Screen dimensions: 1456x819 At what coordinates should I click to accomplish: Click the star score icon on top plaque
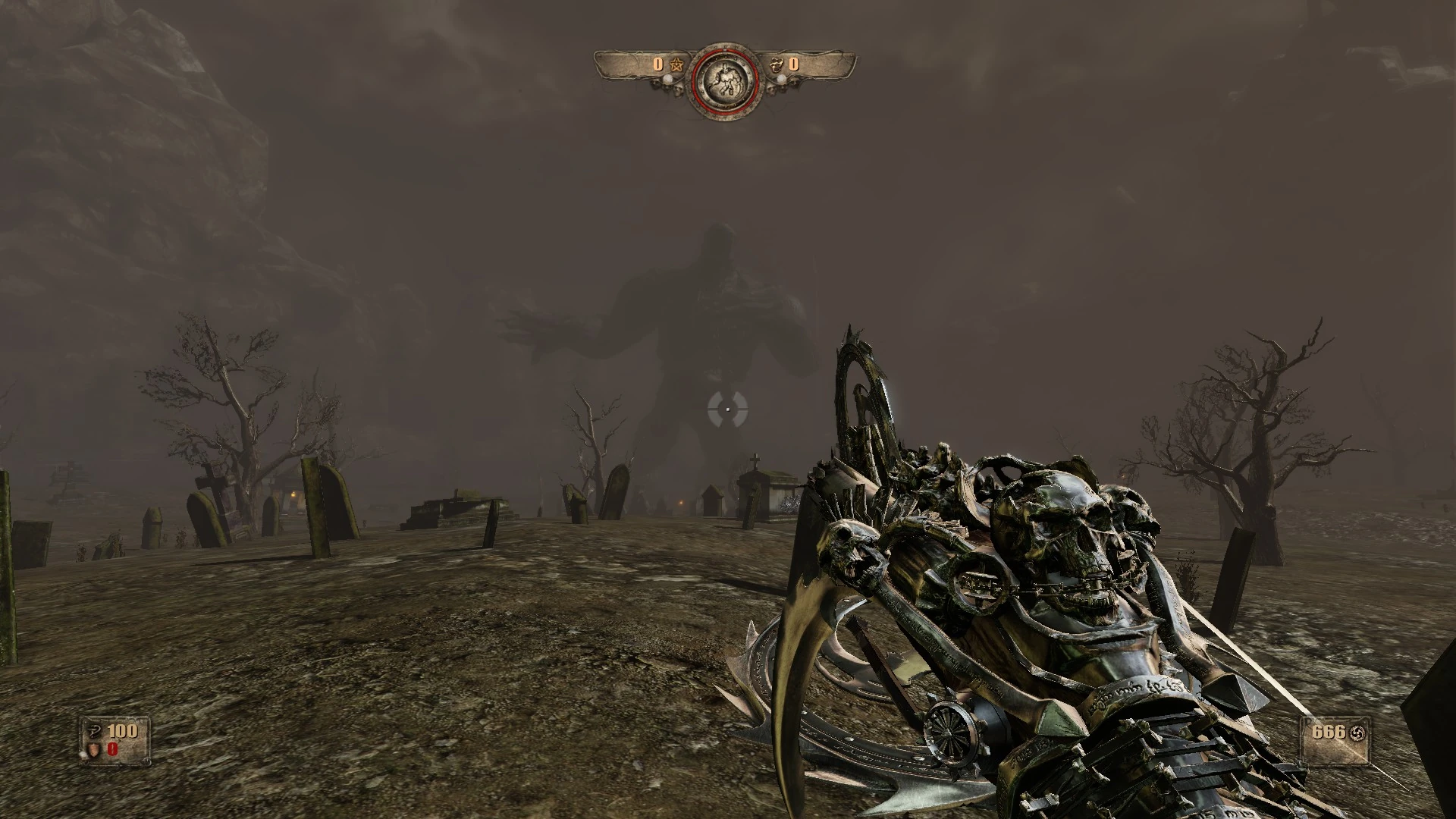click(x=676, y=64)
